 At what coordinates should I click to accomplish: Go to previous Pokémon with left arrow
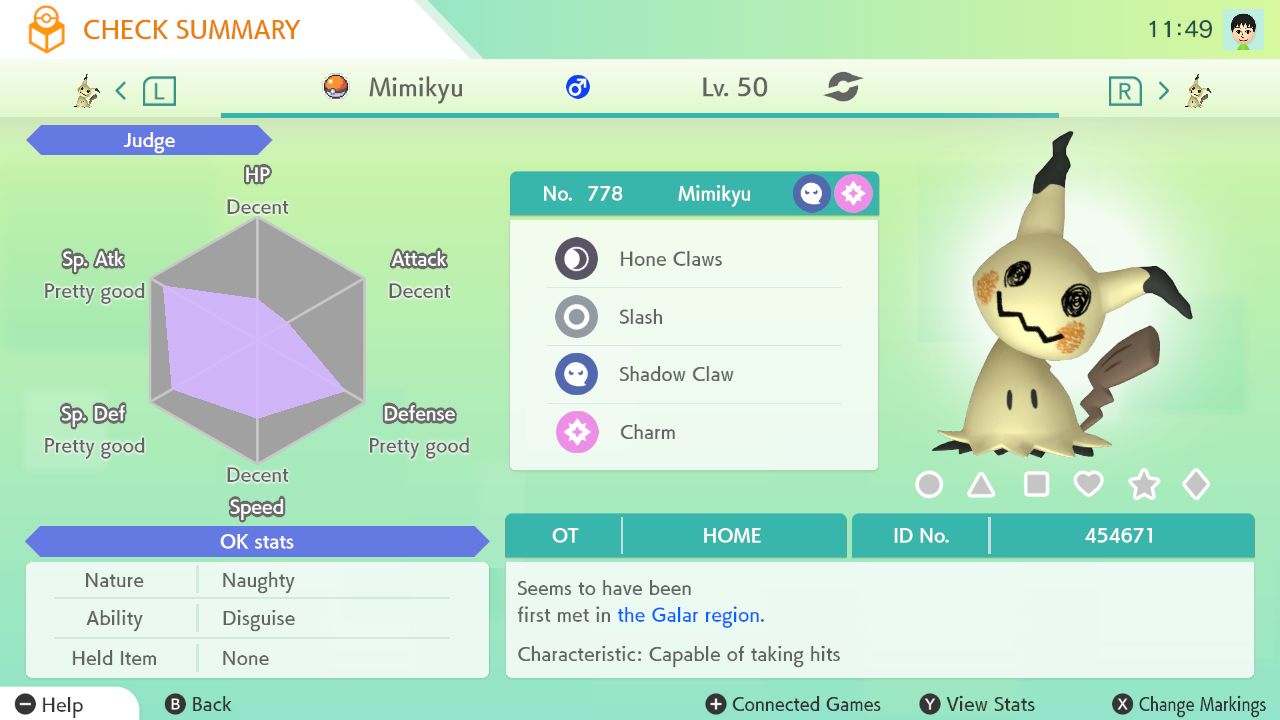point(121,91)
